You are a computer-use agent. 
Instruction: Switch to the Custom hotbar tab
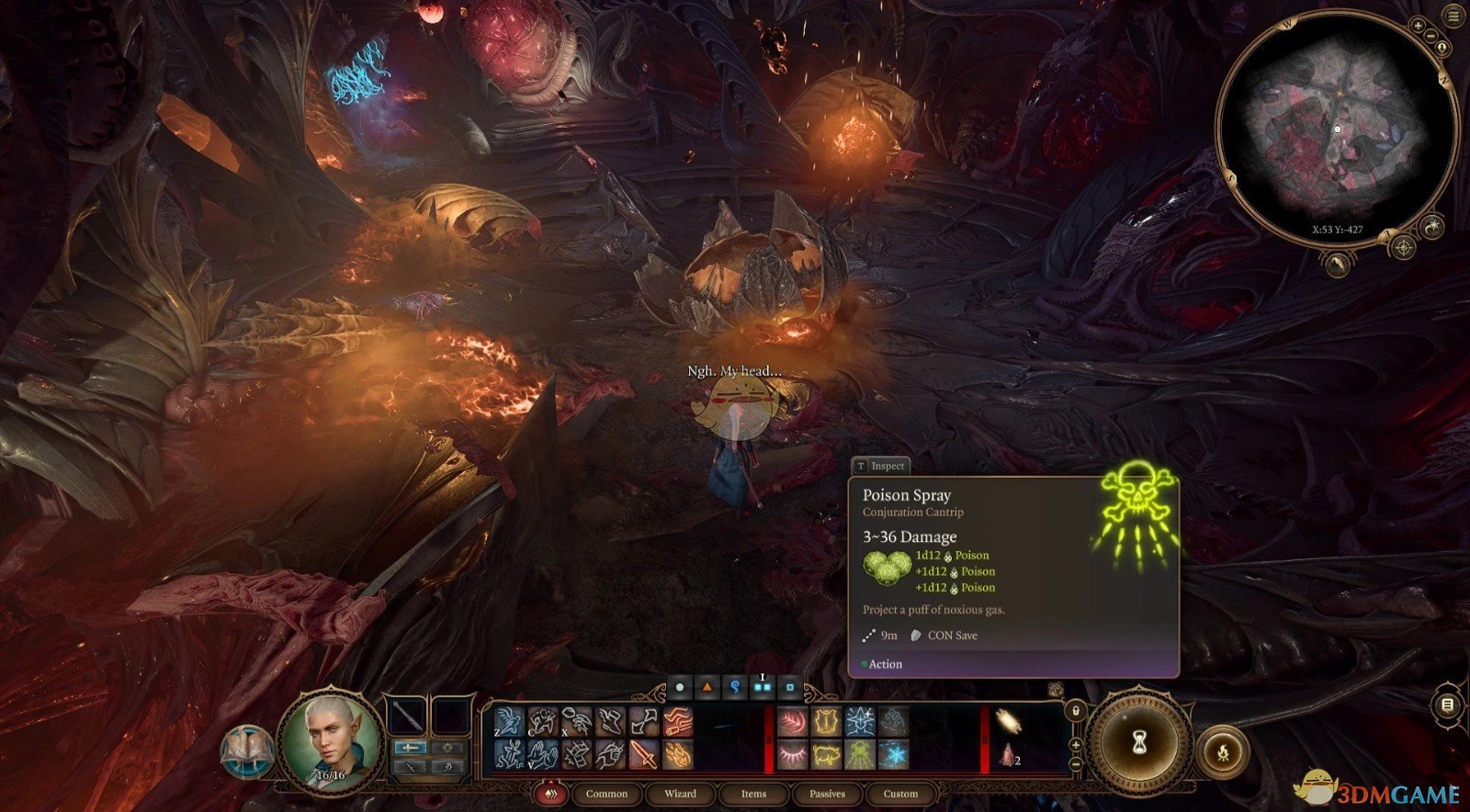tap(900, 794)
